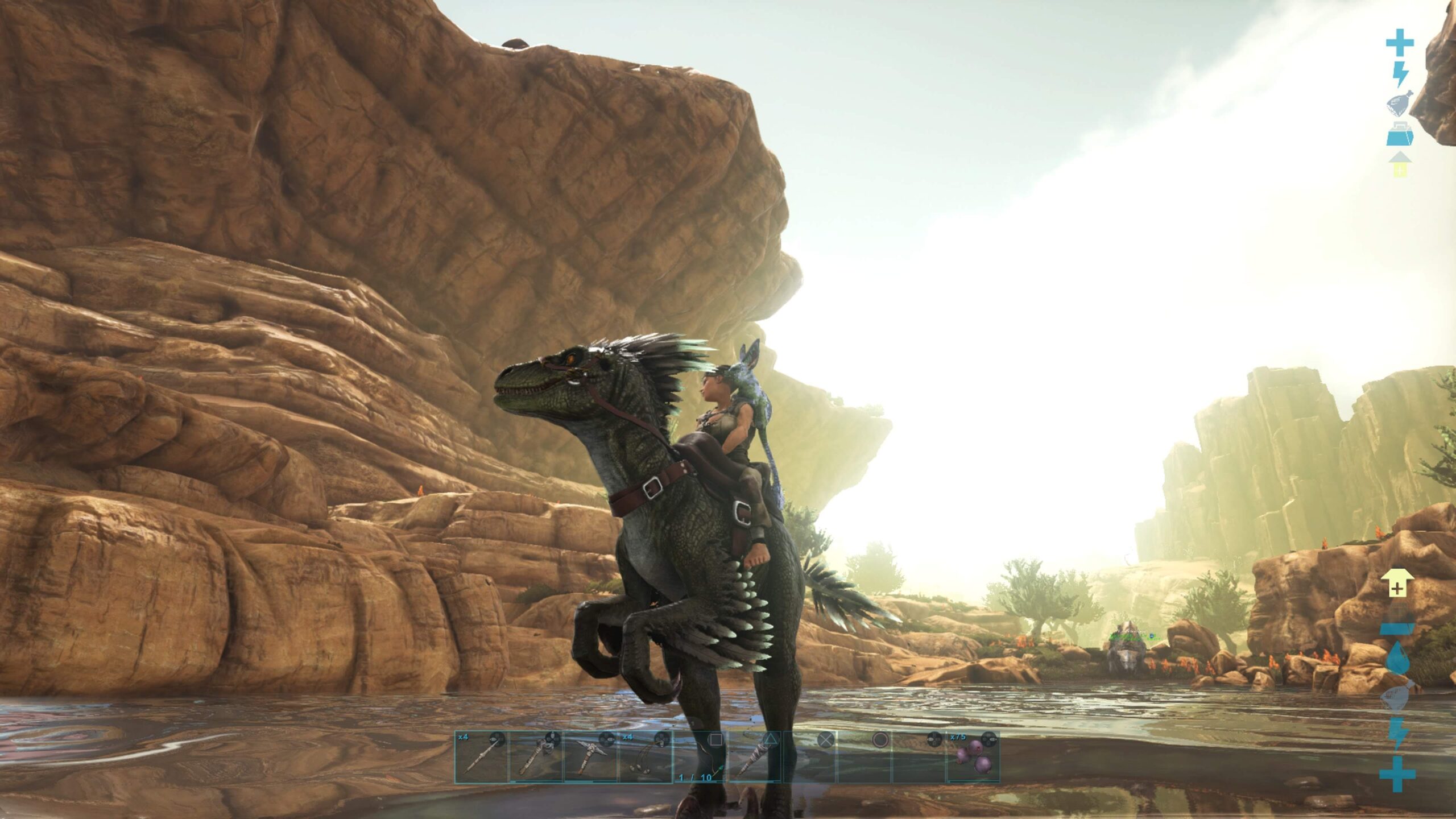Select the spear slot in the hotbar

click(481, 757)
